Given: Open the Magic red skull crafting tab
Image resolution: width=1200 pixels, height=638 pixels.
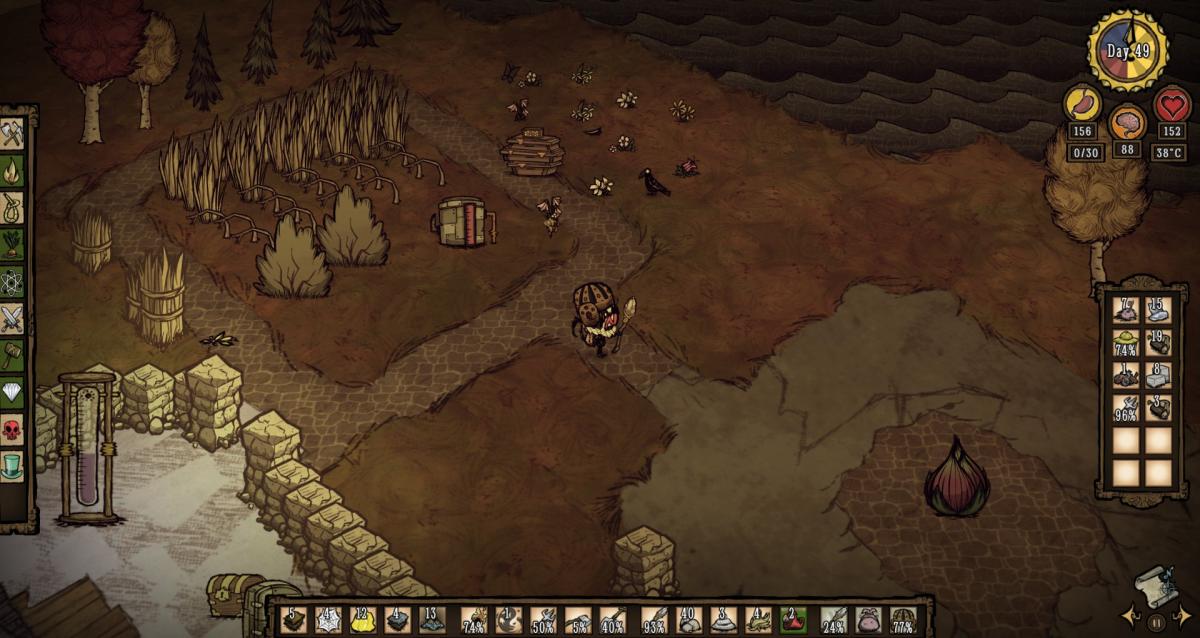Looking at the screenshot, I should pyautogui.click(x=12, y=430).
